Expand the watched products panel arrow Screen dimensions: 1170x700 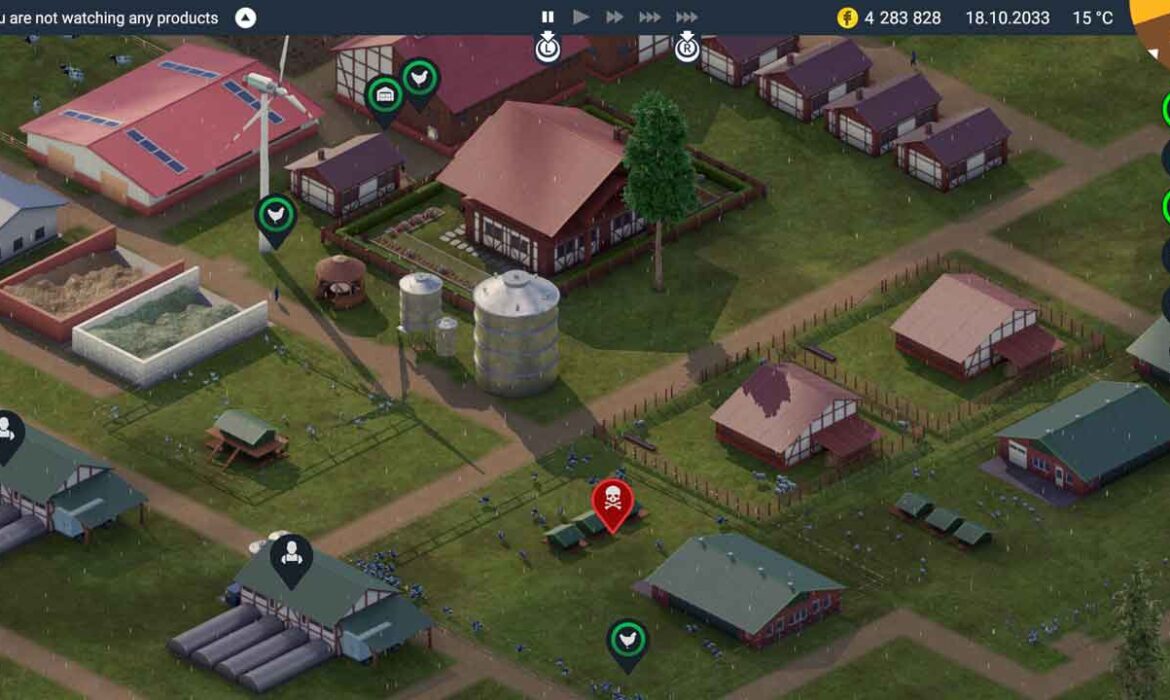245,18
